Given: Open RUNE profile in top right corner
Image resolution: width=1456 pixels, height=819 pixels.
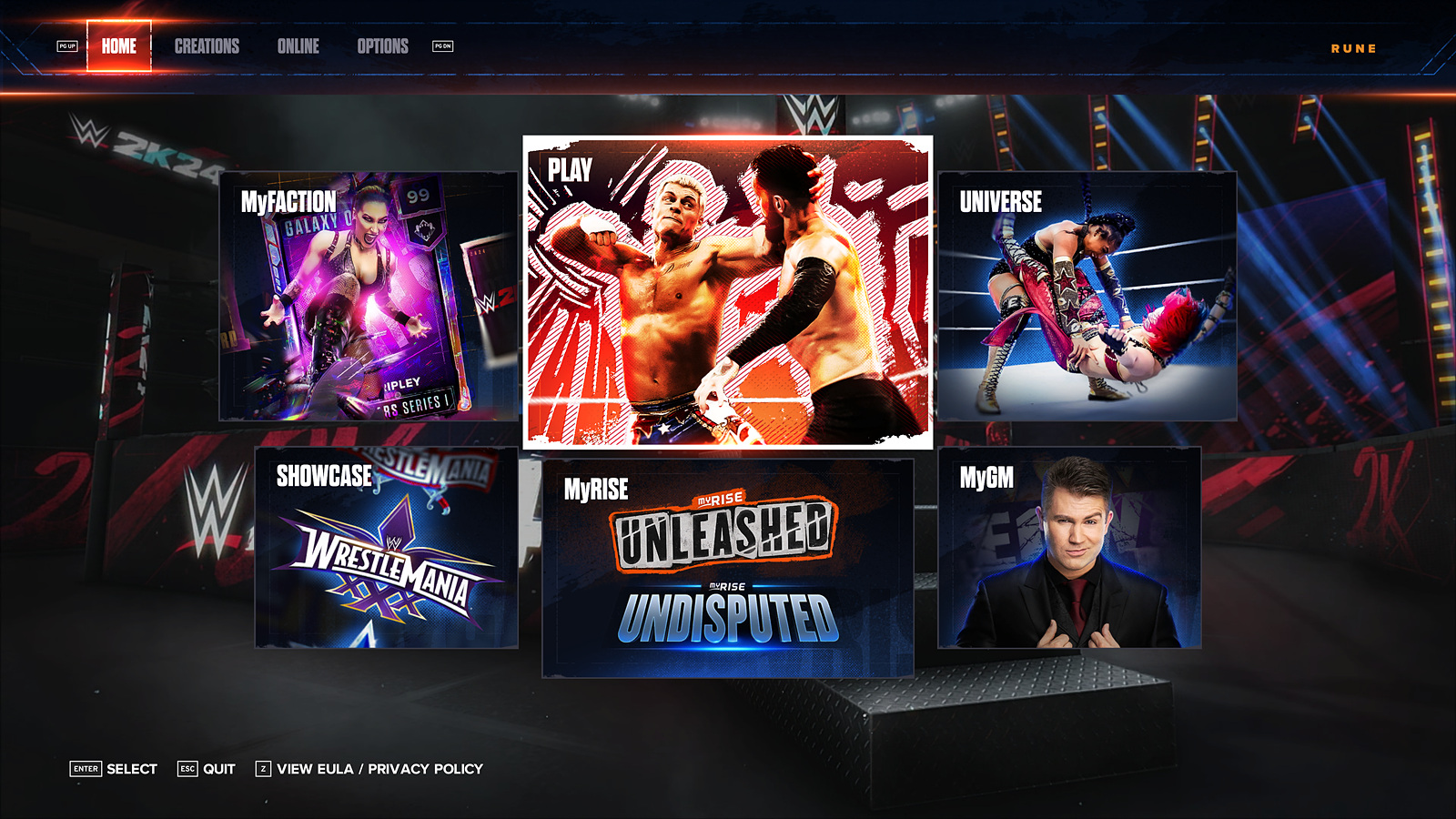Looking at the screenshot, I should point(1351,49).
